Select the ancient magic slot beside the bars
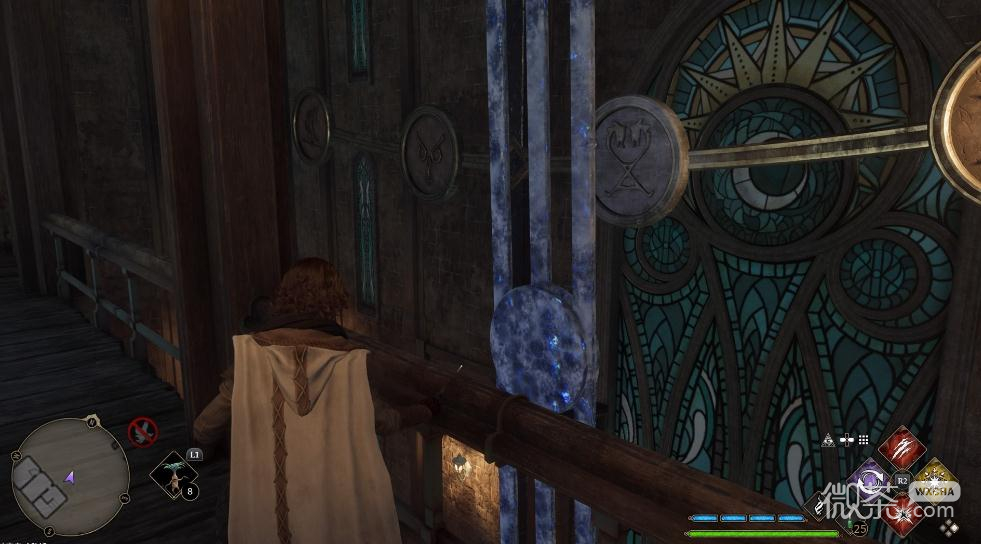The width and height of the screenshot is (981, 544). click(820, 506)
